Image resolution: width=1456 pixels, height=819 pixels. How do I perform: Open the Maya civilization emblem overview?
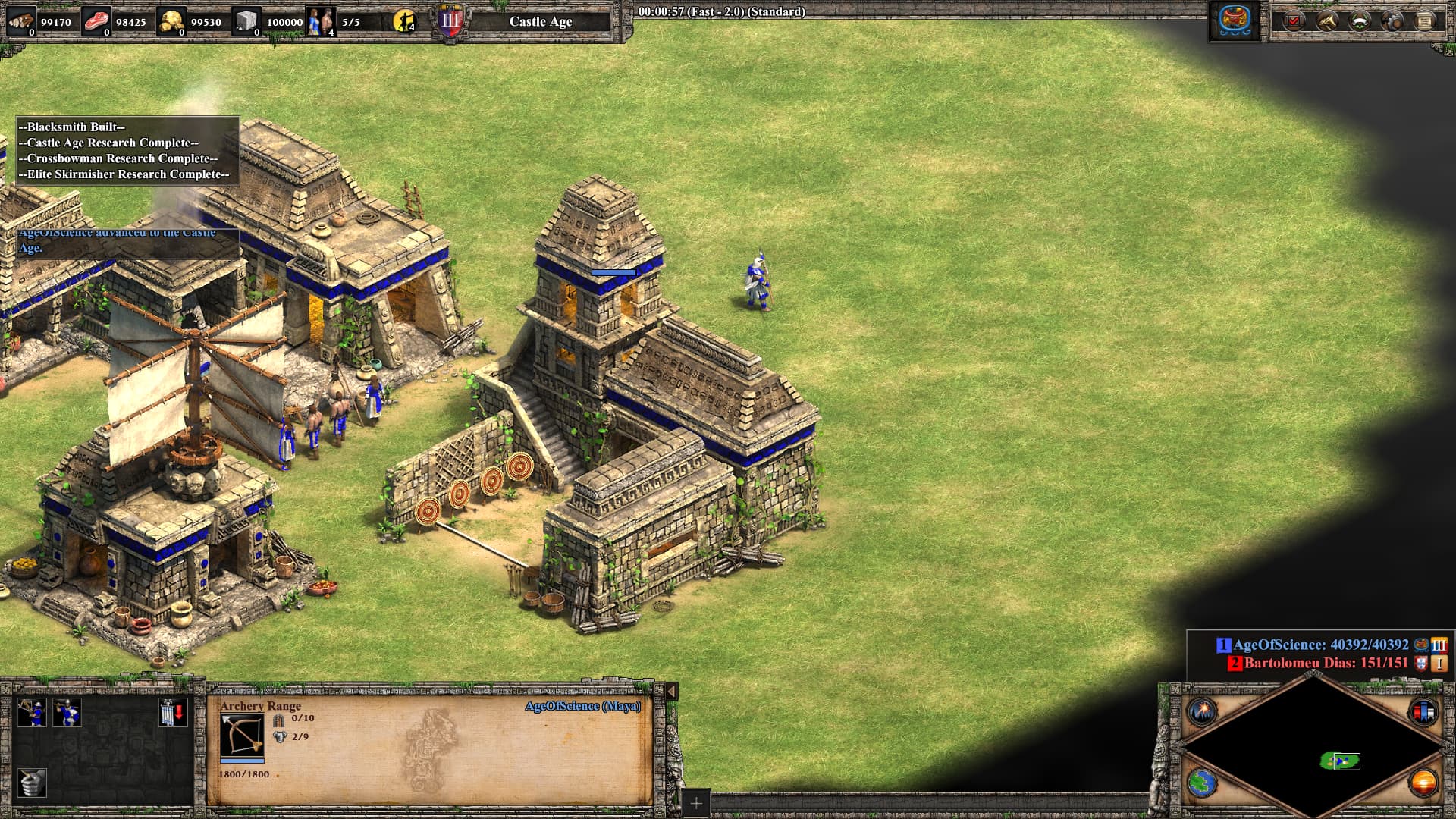click(1234, 21)
